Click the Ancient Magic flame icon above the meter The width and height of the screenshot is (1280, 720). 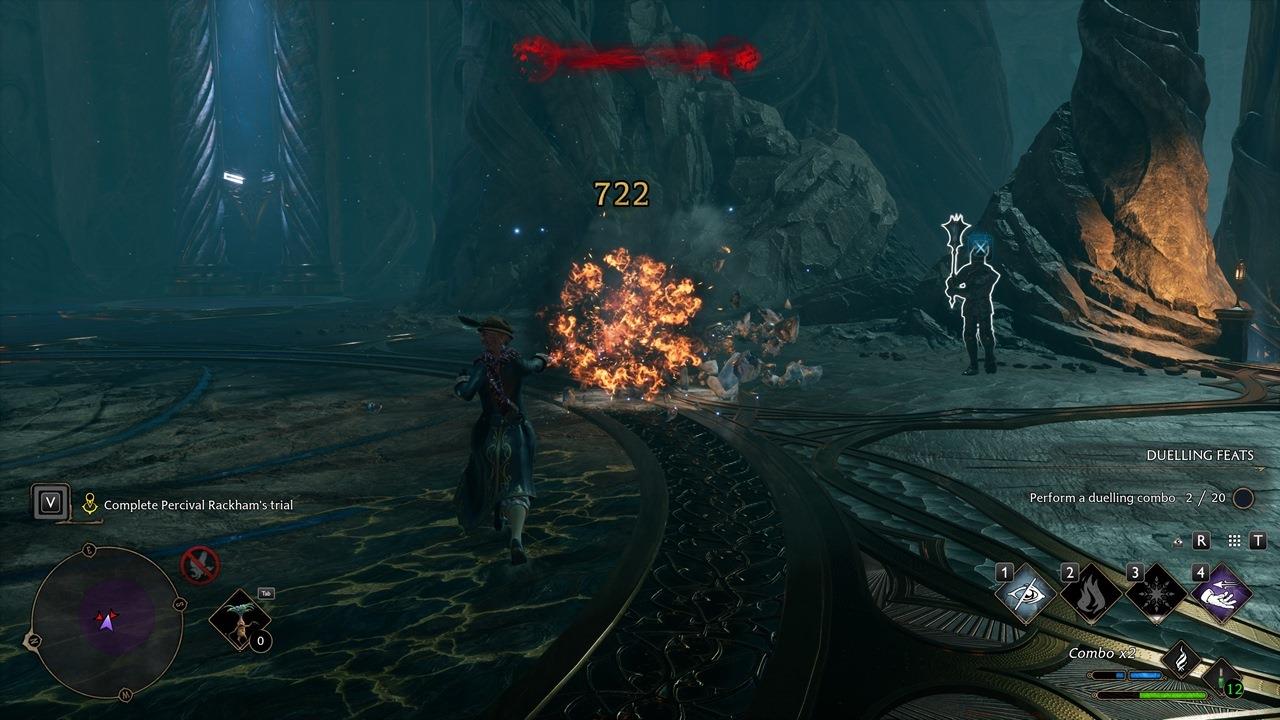[x=1181, y=659]
